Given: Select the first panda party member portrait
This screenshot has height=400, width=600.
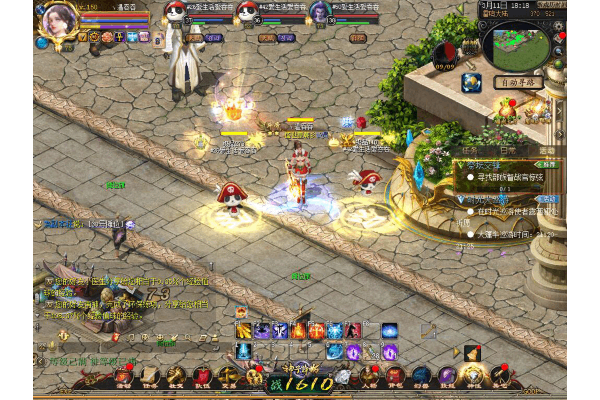Looking at the screenshot, I should [x=176, y=13].
